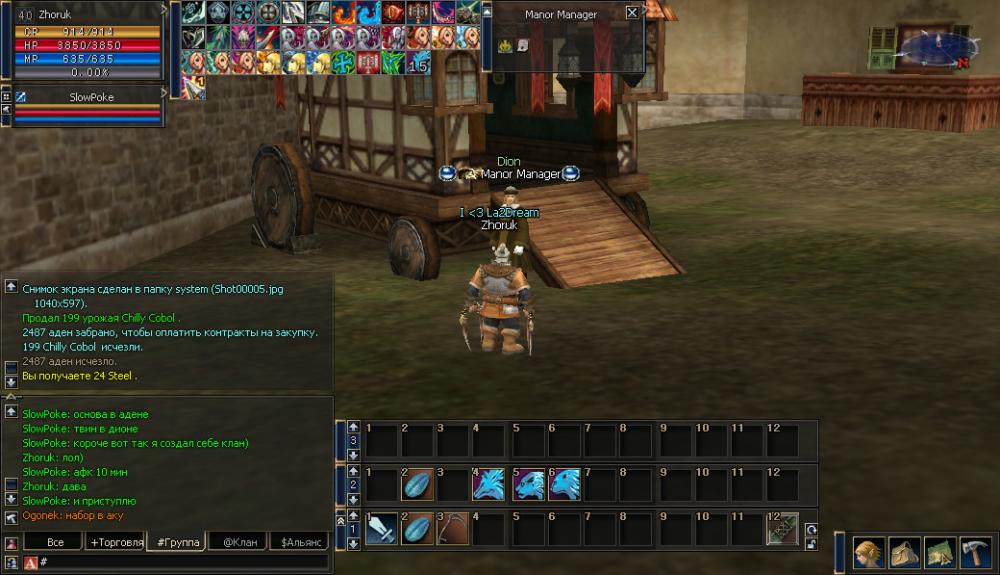Open the inventory bag icon

point(905,553)
